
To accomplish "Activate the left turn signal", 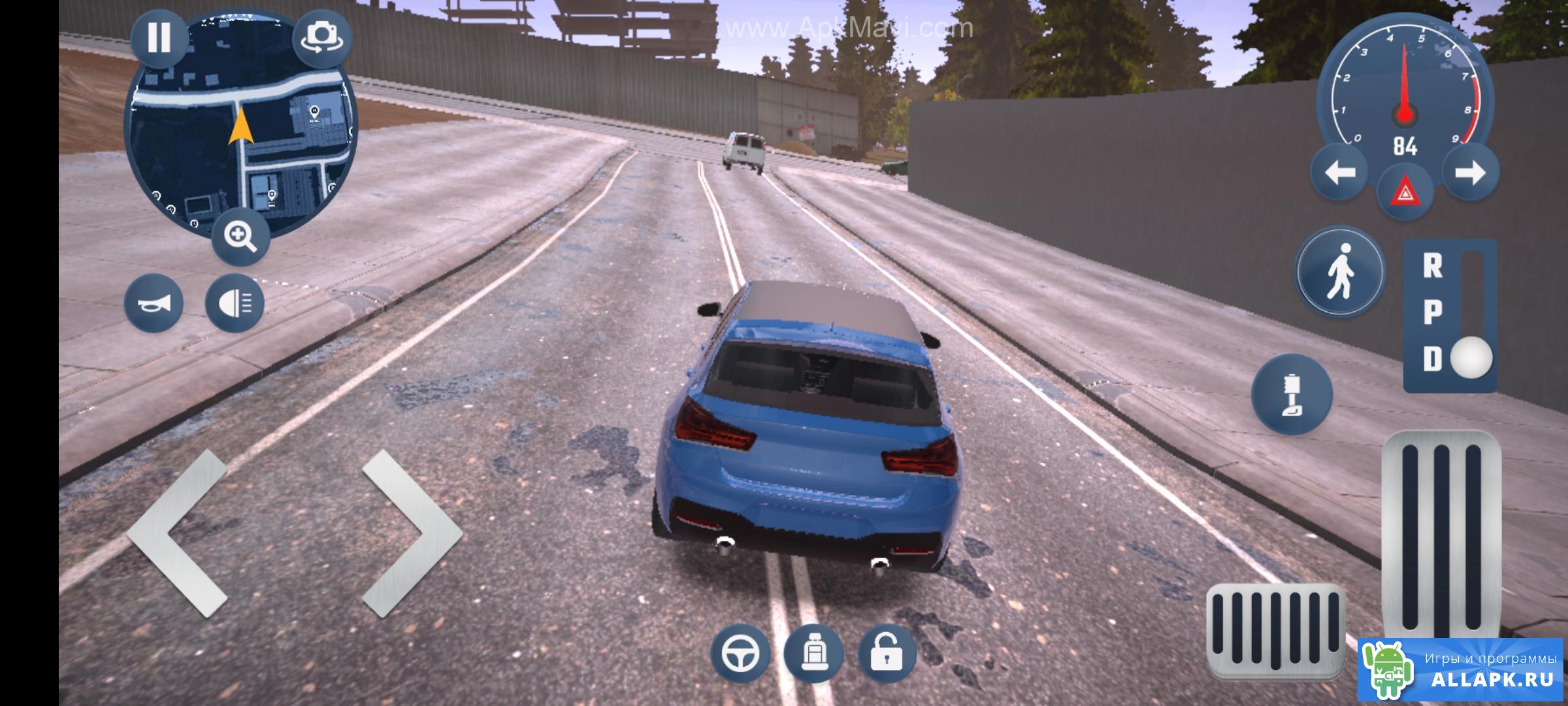I will coord(1339,173).
